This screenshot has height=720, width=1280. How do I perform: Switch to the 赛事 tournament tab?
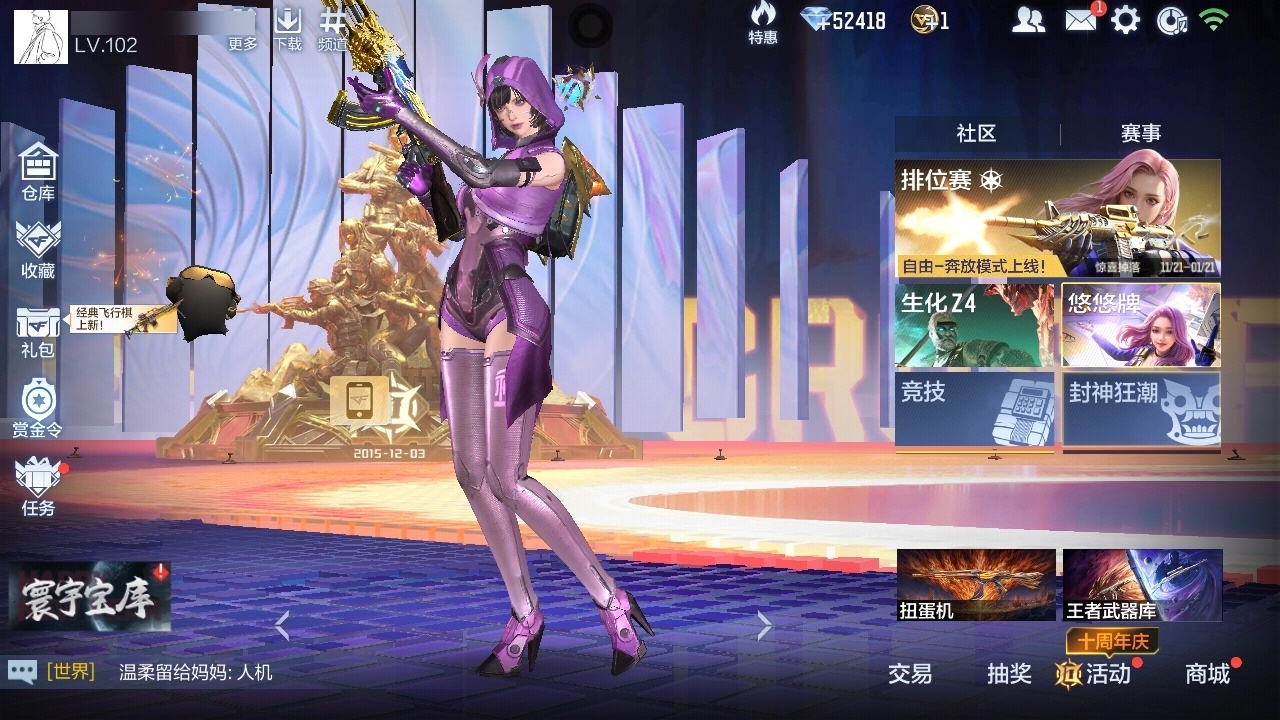pos(1140,133)
